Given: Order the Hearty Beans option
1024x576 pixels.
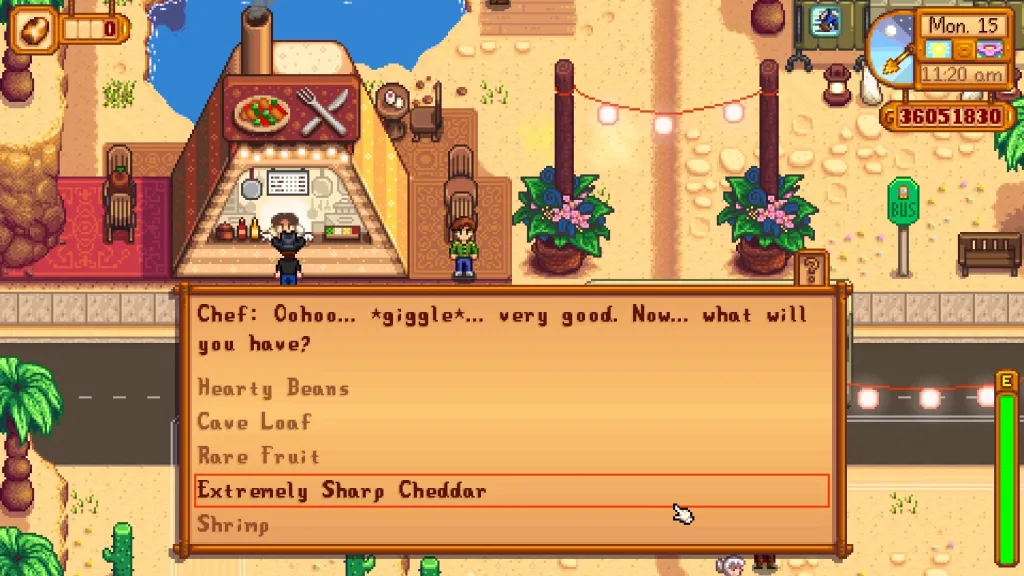Looking at the screenshot, I should [273, 388].
